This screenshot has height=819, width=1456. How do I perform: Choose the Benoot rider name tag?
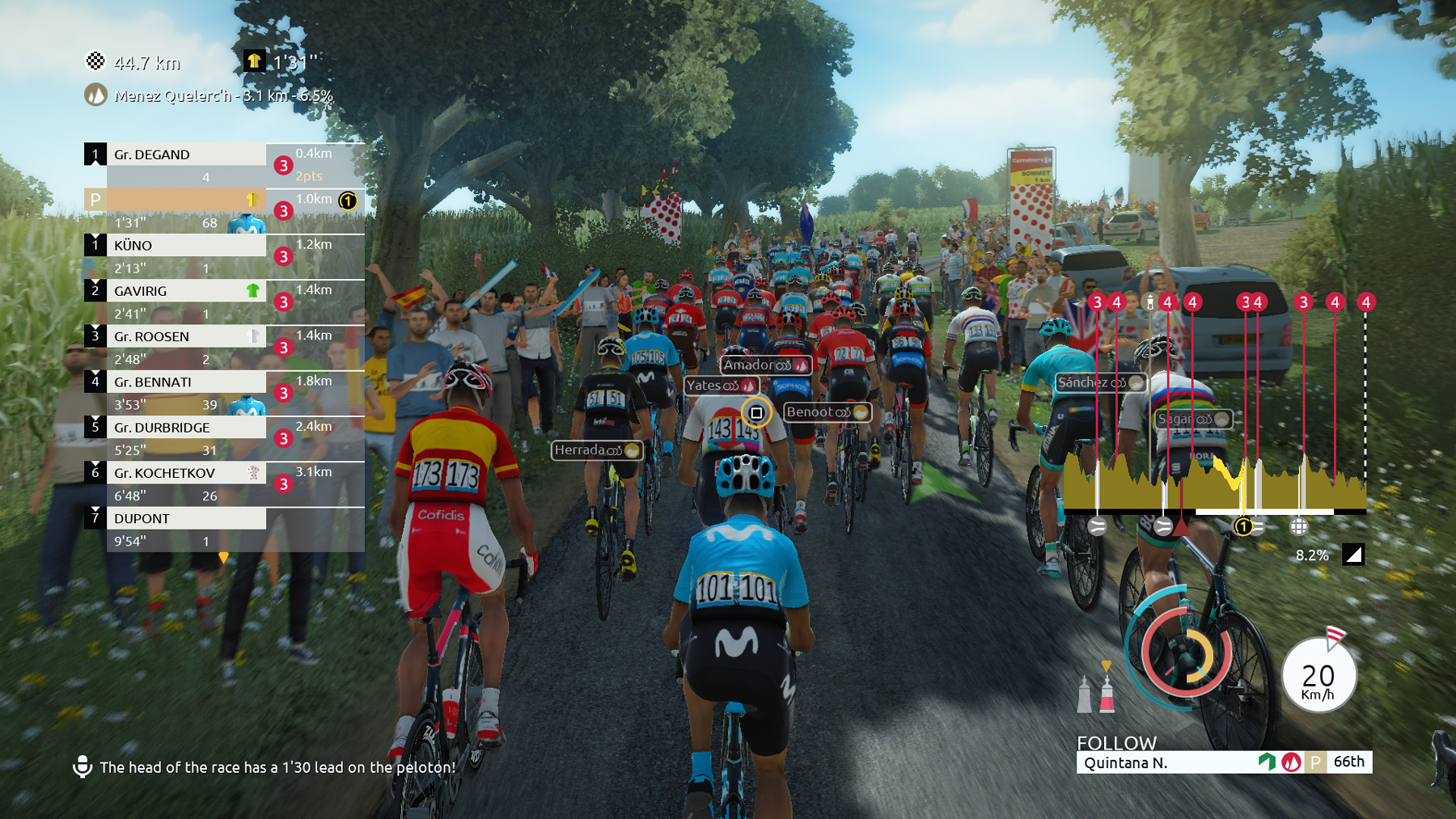(827, 412)
